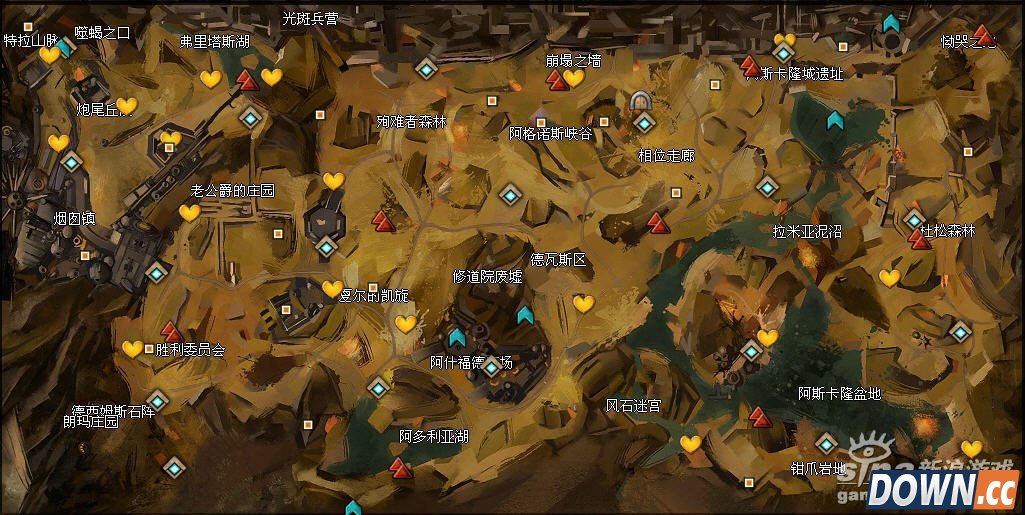
Task: Select the waypoint right of 弗里塔斯湖 skill challenge
Action: 251,118
